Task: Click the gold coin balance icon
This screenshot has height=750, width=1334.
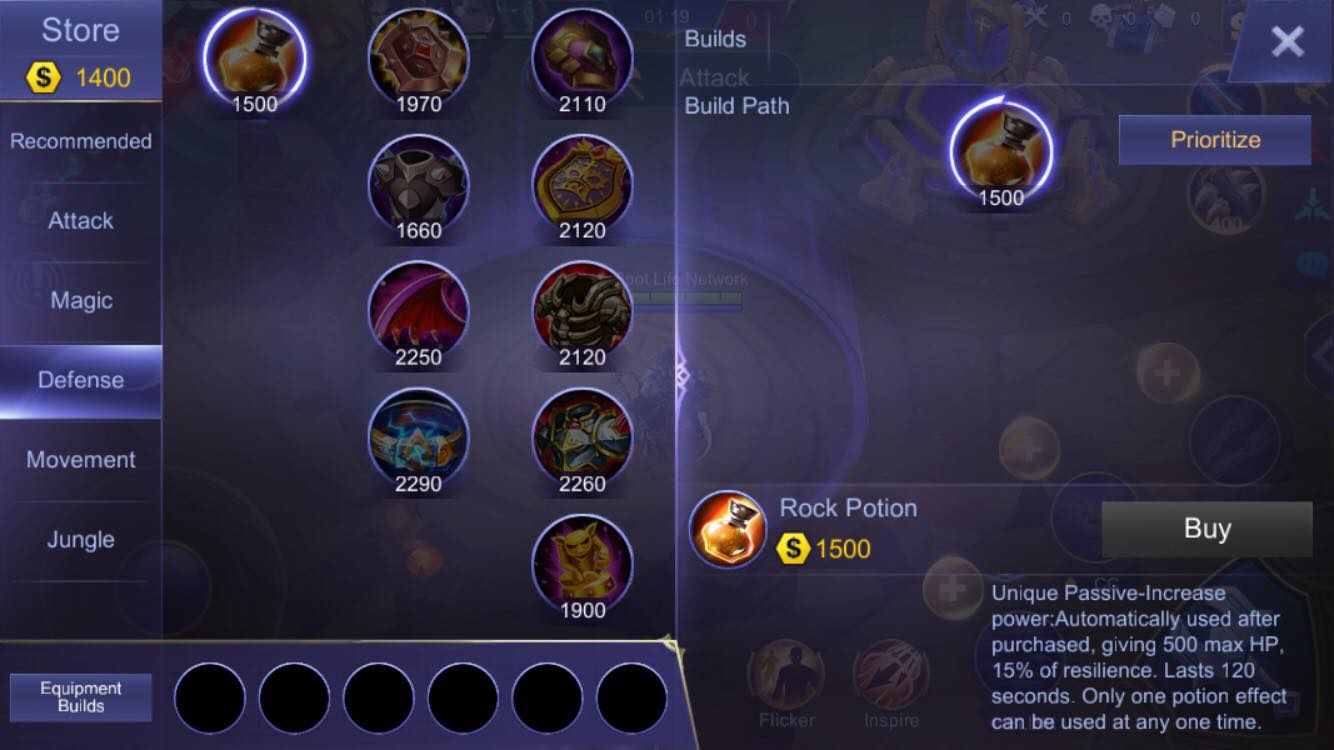Action: [43, 76]
